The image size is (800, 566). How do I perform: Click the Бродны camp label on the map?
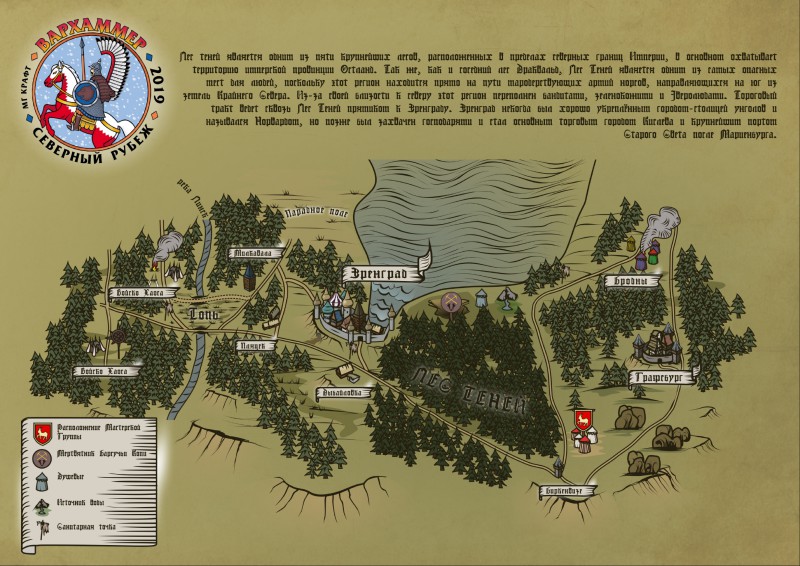click(x=621, y=282)
